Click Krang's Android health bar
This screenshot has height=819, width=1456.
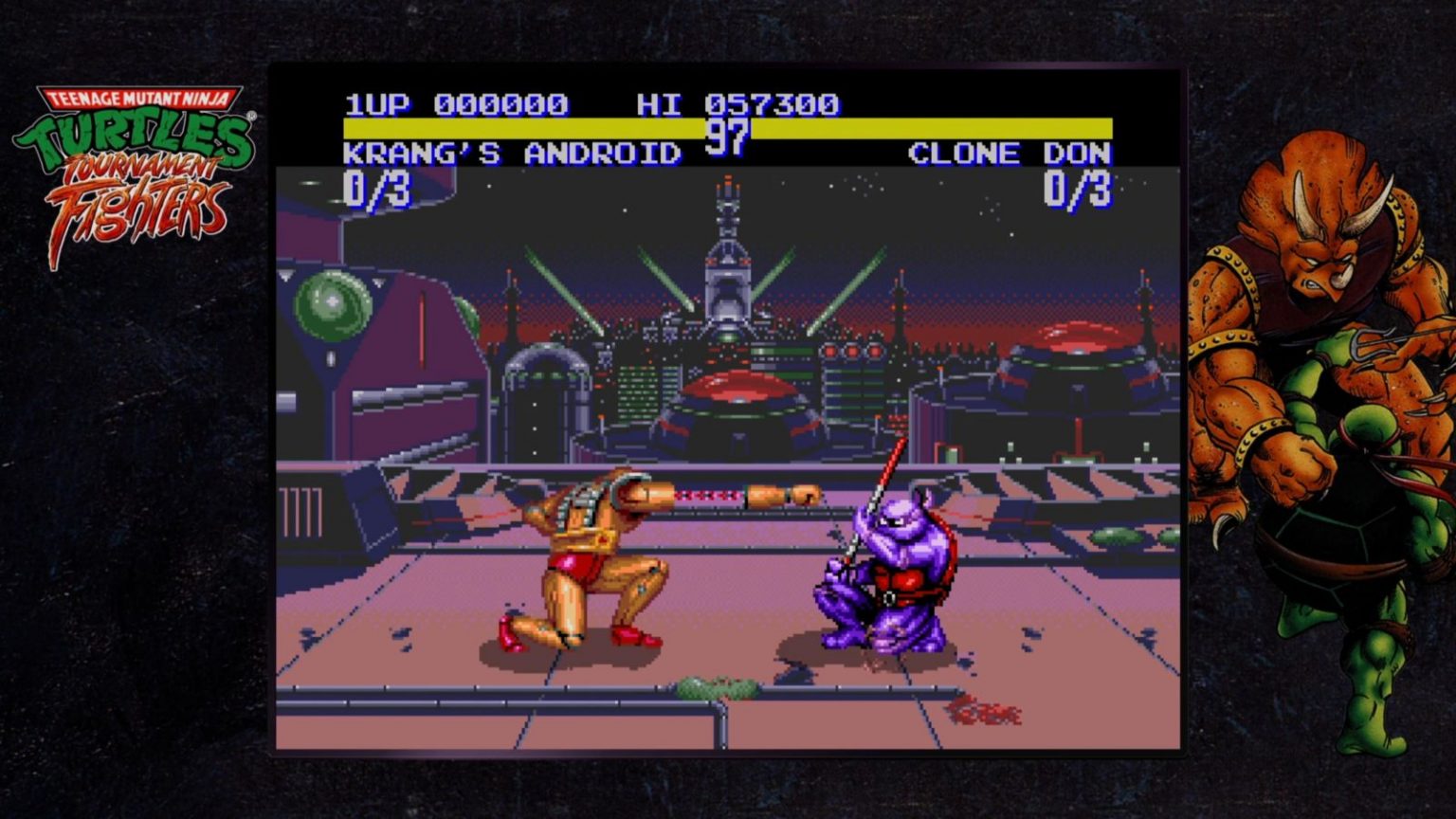point(521,126)
